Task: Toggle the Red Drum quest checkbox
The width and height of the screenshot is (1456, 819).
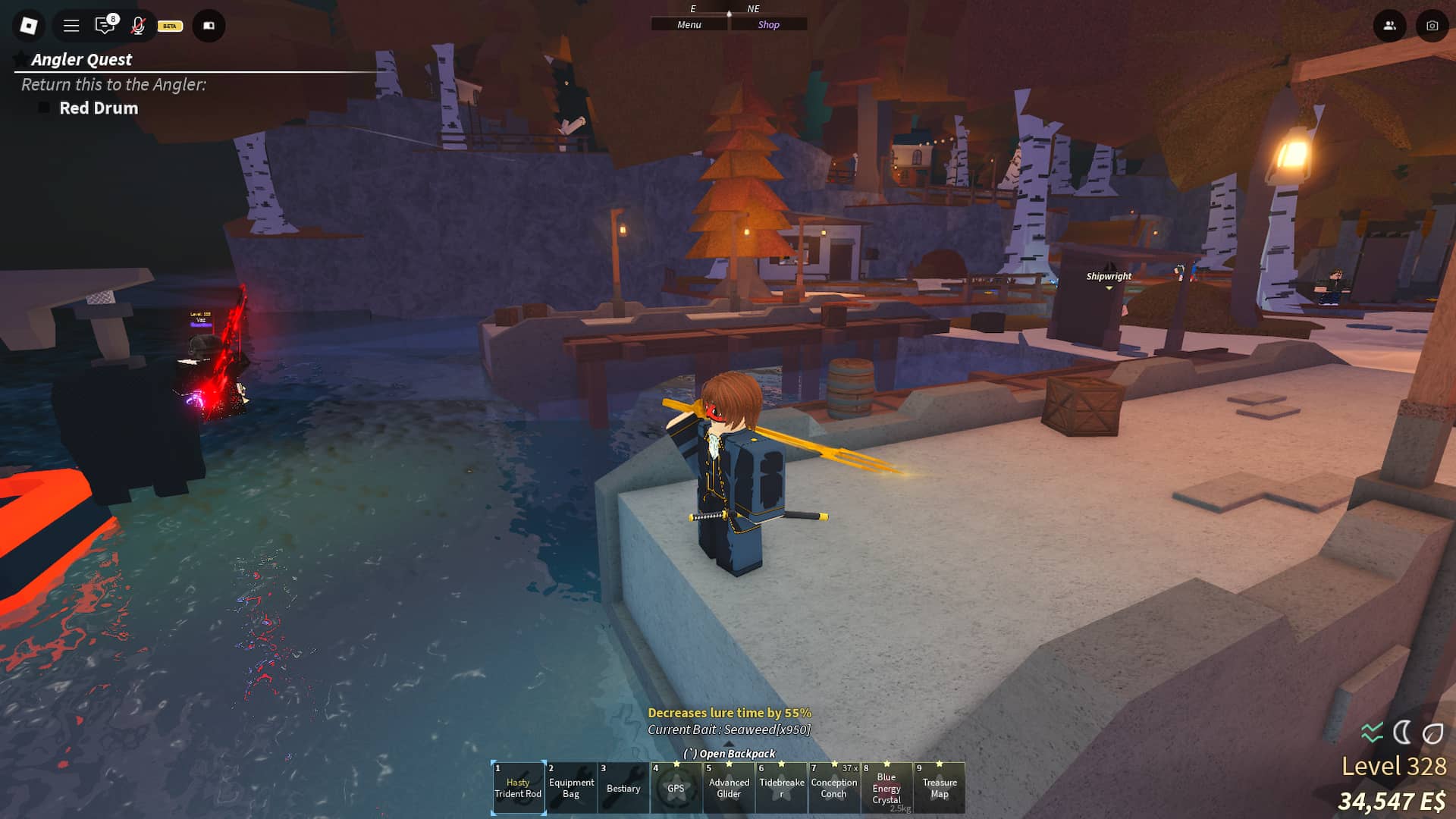Action: 43,108
